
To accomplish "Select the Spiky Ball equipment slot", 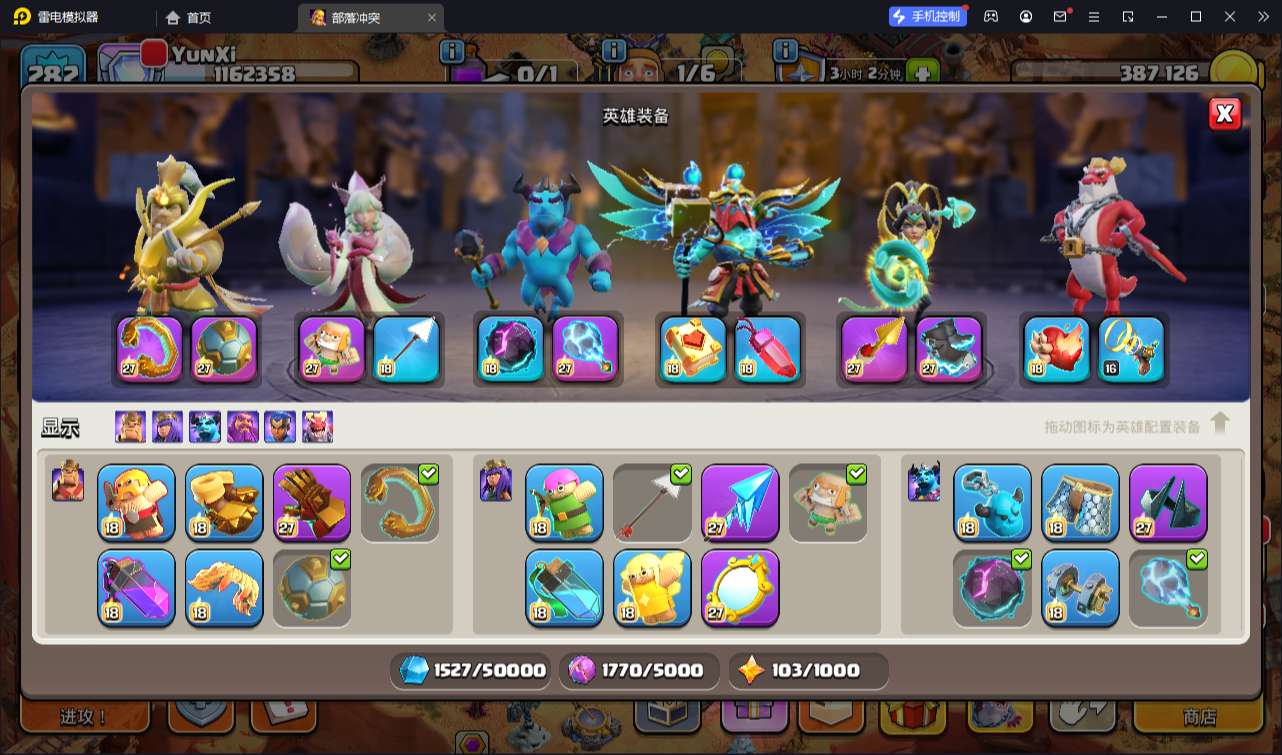I will click(x=312, y=587).
